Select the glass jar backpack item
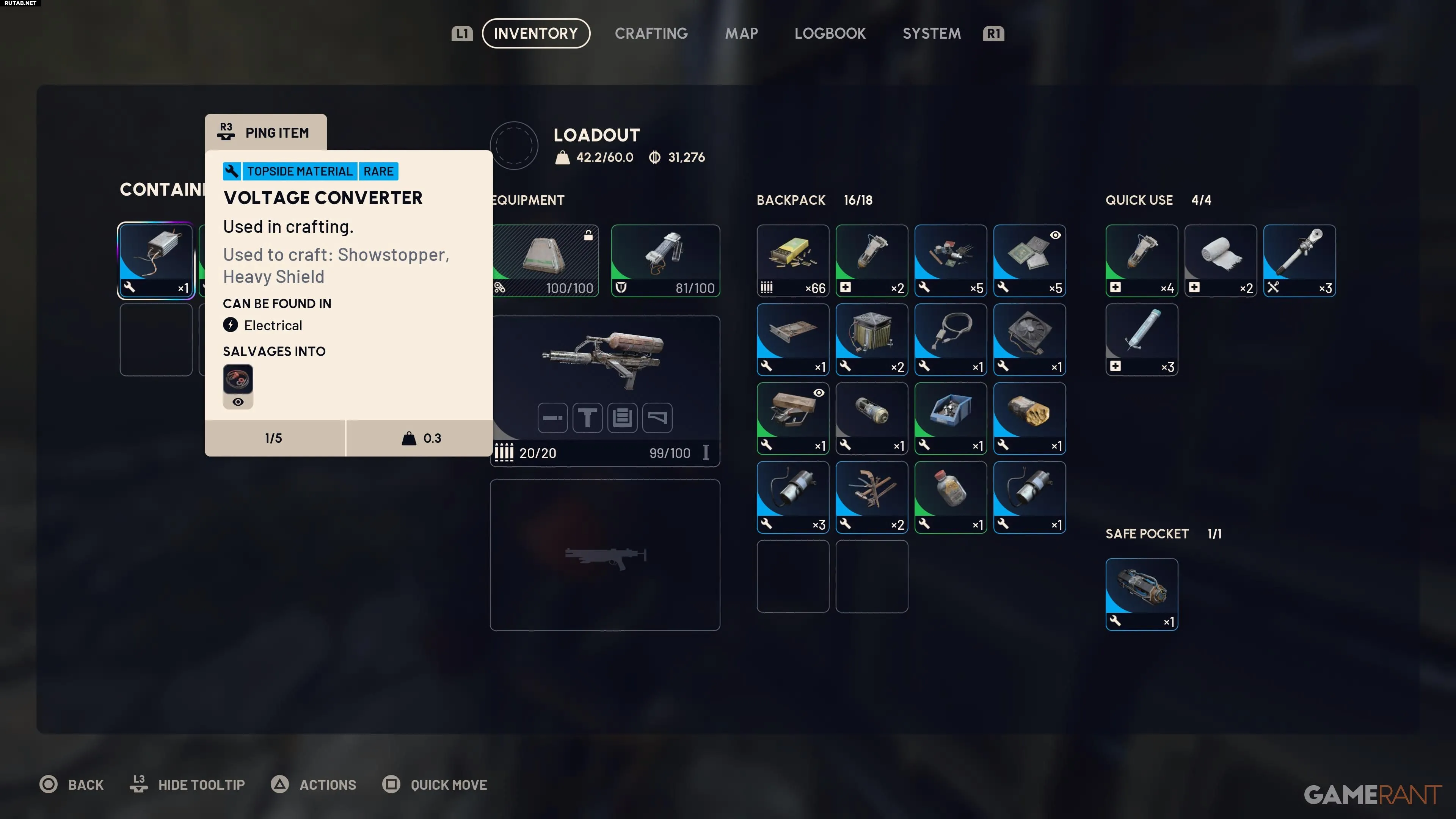 pos(950,497)
